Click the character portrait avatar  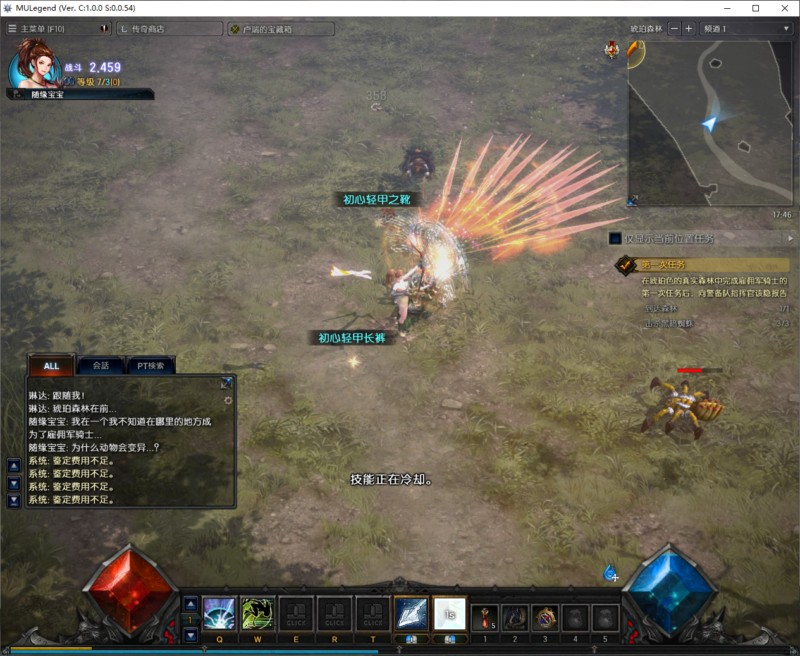(x=33, y=65)
